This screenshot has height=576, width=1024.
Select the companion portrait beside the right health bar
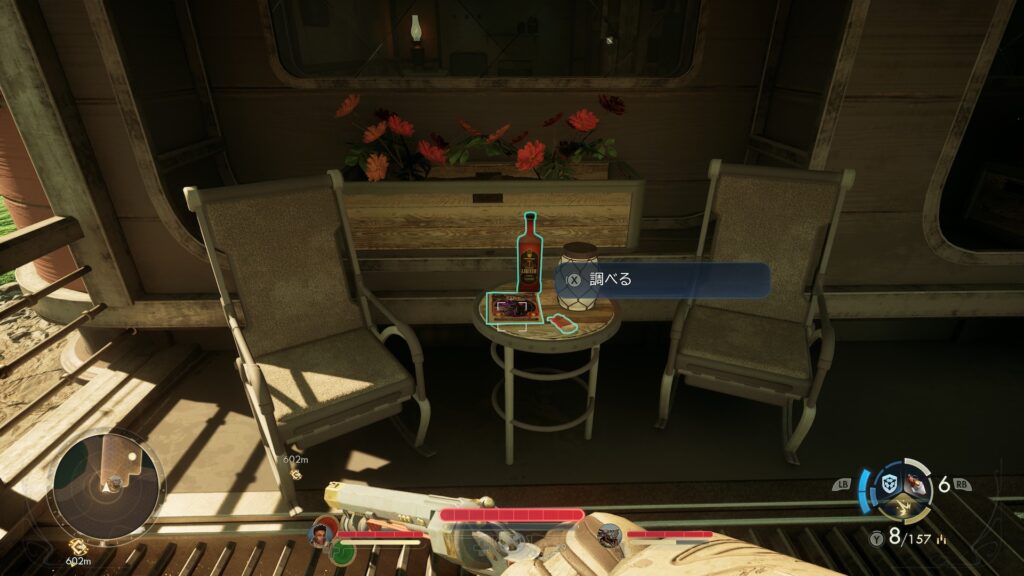coord(609,535)
